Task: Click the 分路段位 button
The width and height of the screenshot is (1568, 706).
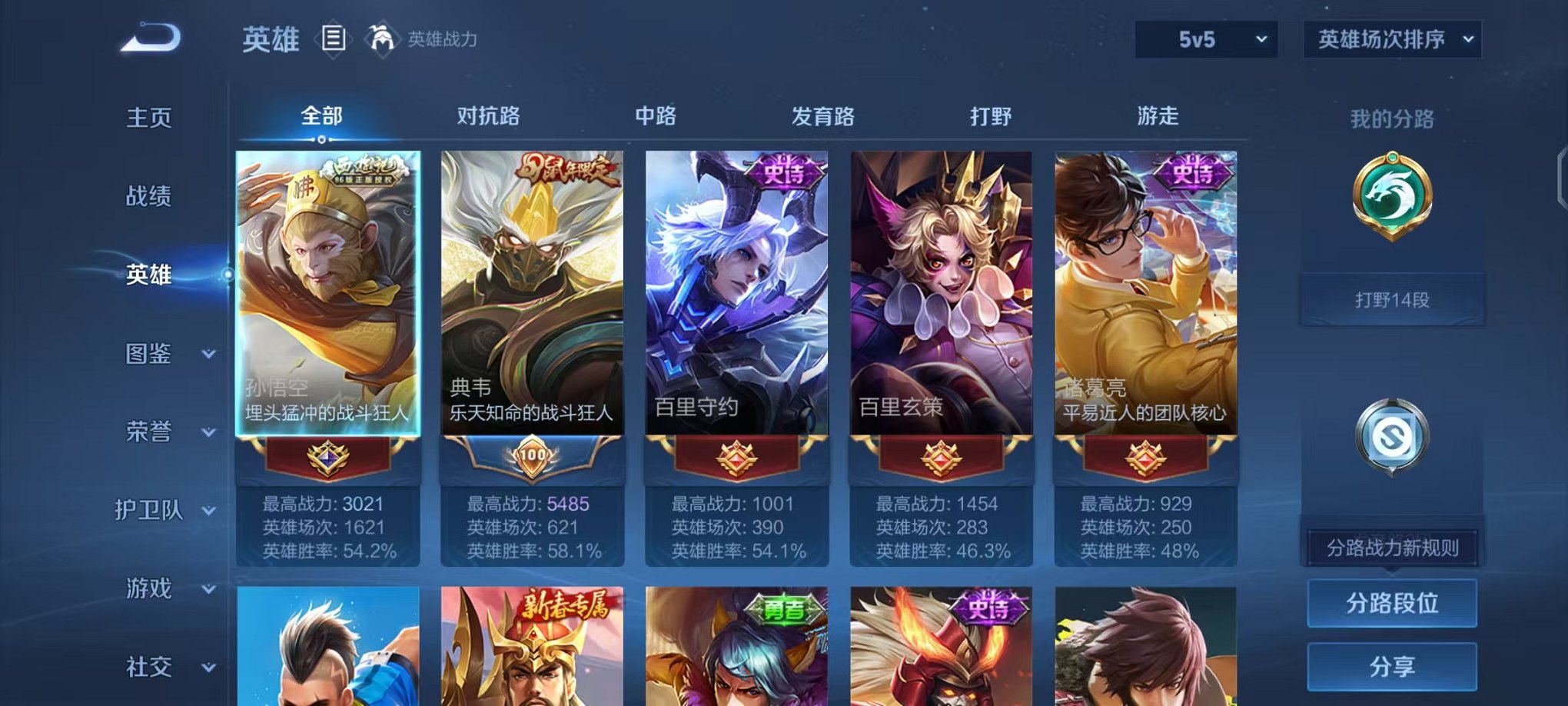Action: click(x=1391, y=604)
